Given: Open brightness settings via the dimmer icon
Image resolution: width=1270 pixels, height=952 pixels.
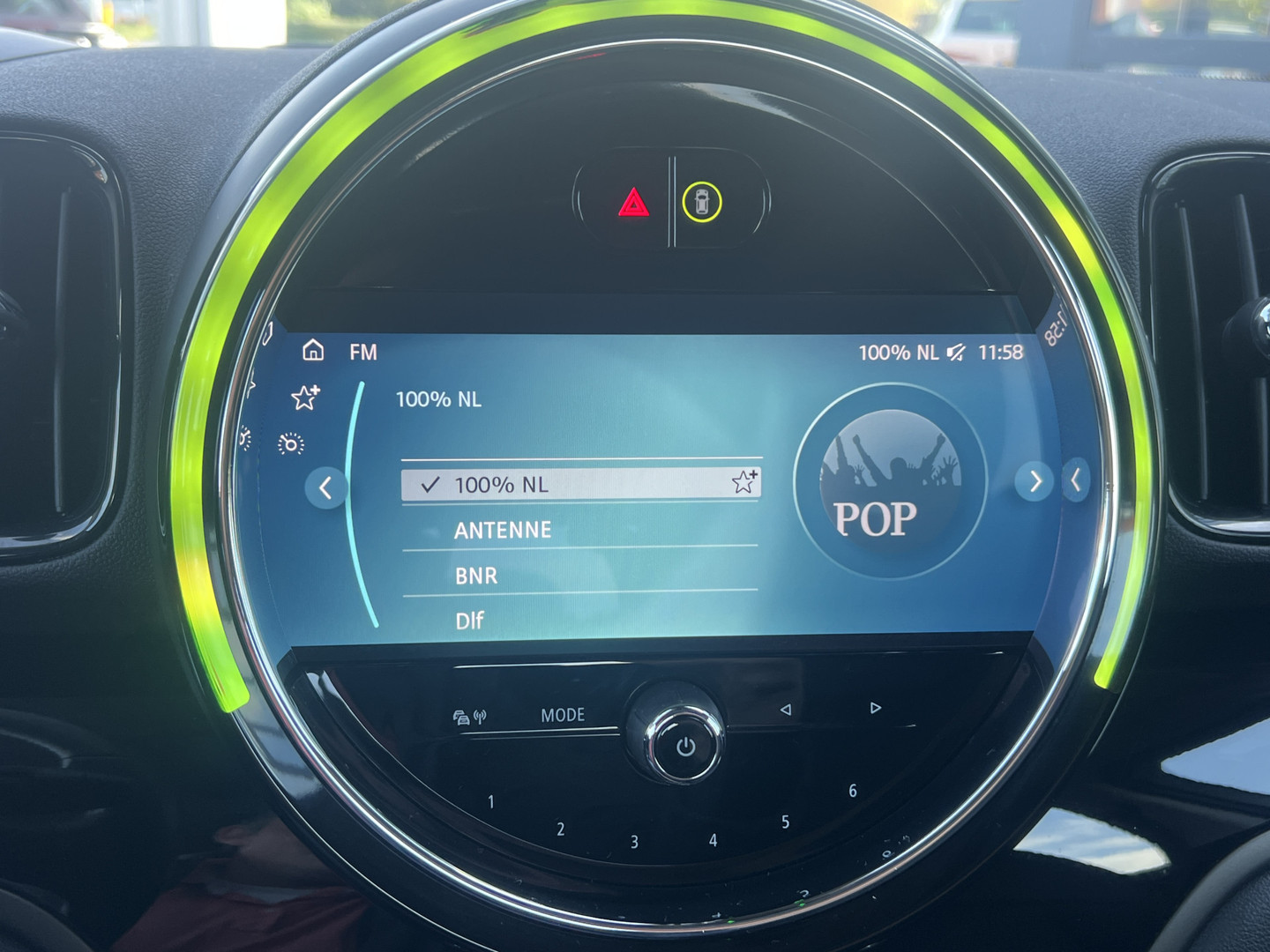Looking at the screenshot, I should tap(291, 443).
